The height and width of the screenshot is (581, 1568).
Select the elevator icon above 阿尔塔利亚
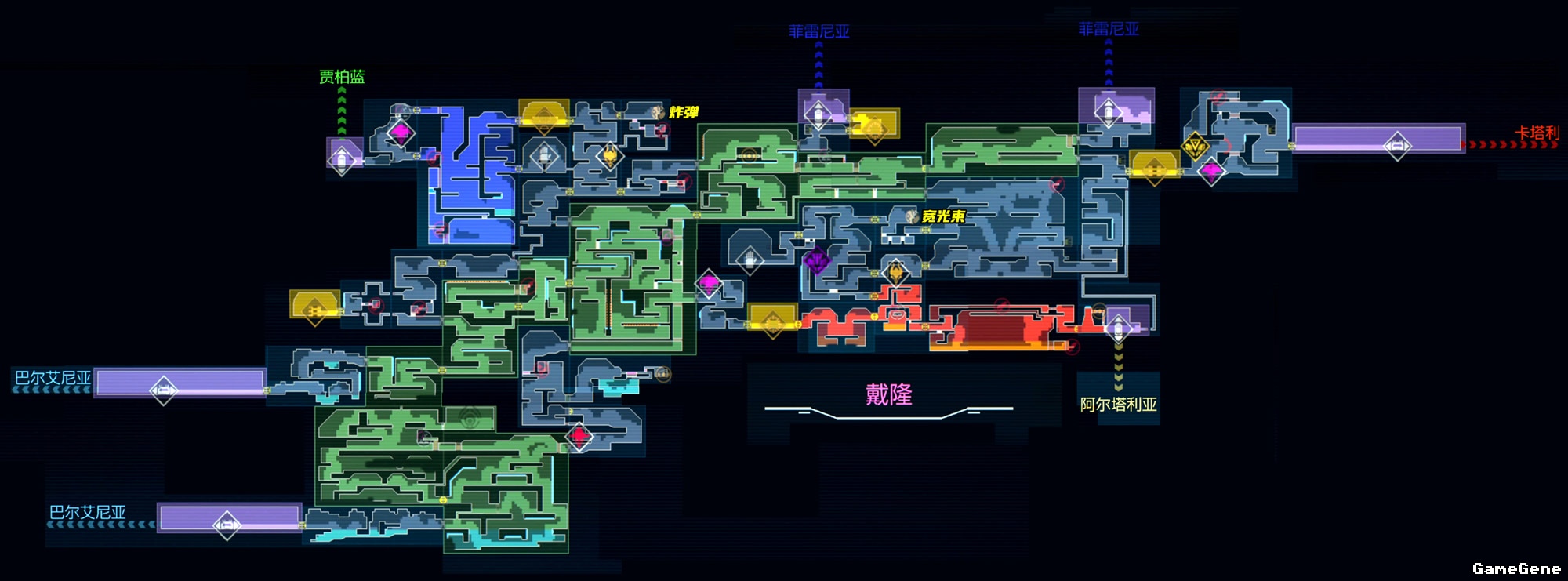click(x=1118, y=325)
